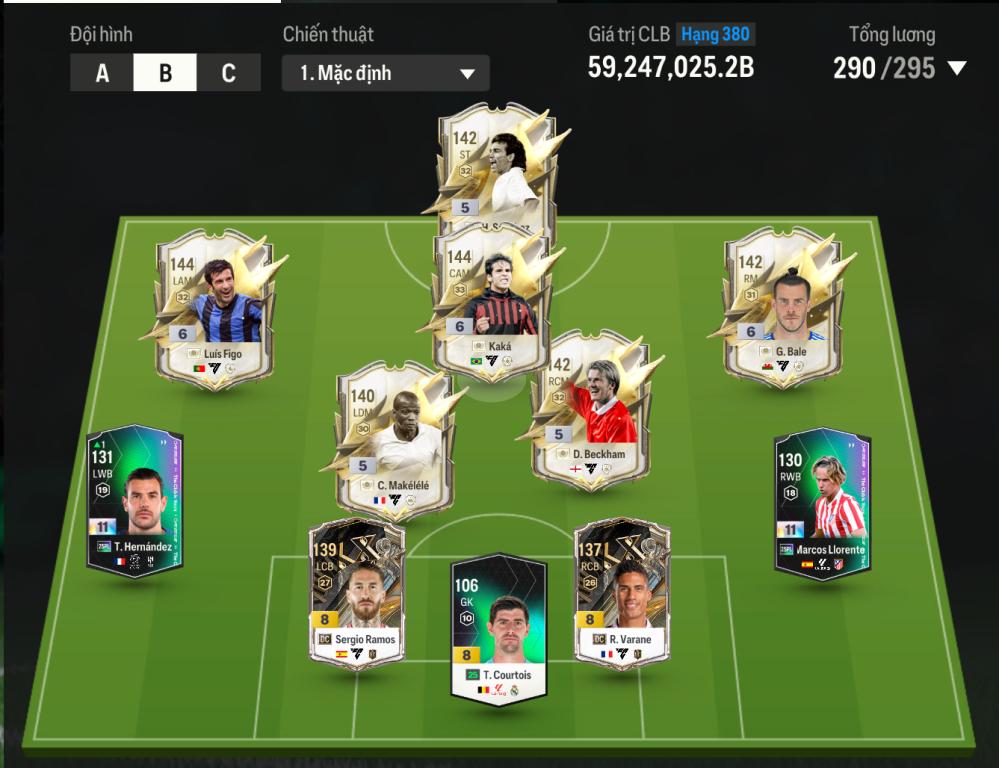Screen dimensions: 999x768
Task: Open the Mặc định tactics dropdown
Action: (x=385, y=73)
